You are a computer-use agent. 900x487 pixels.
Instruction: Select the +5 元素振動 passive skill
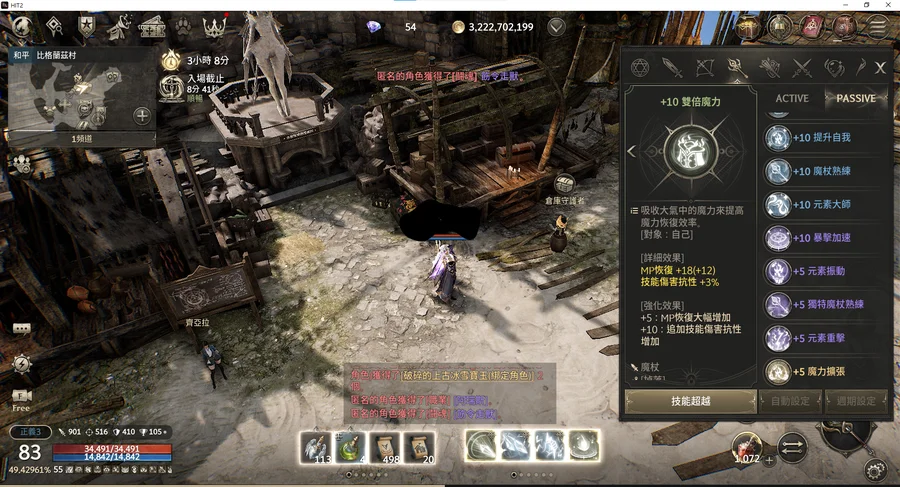(x=820, y=271)
